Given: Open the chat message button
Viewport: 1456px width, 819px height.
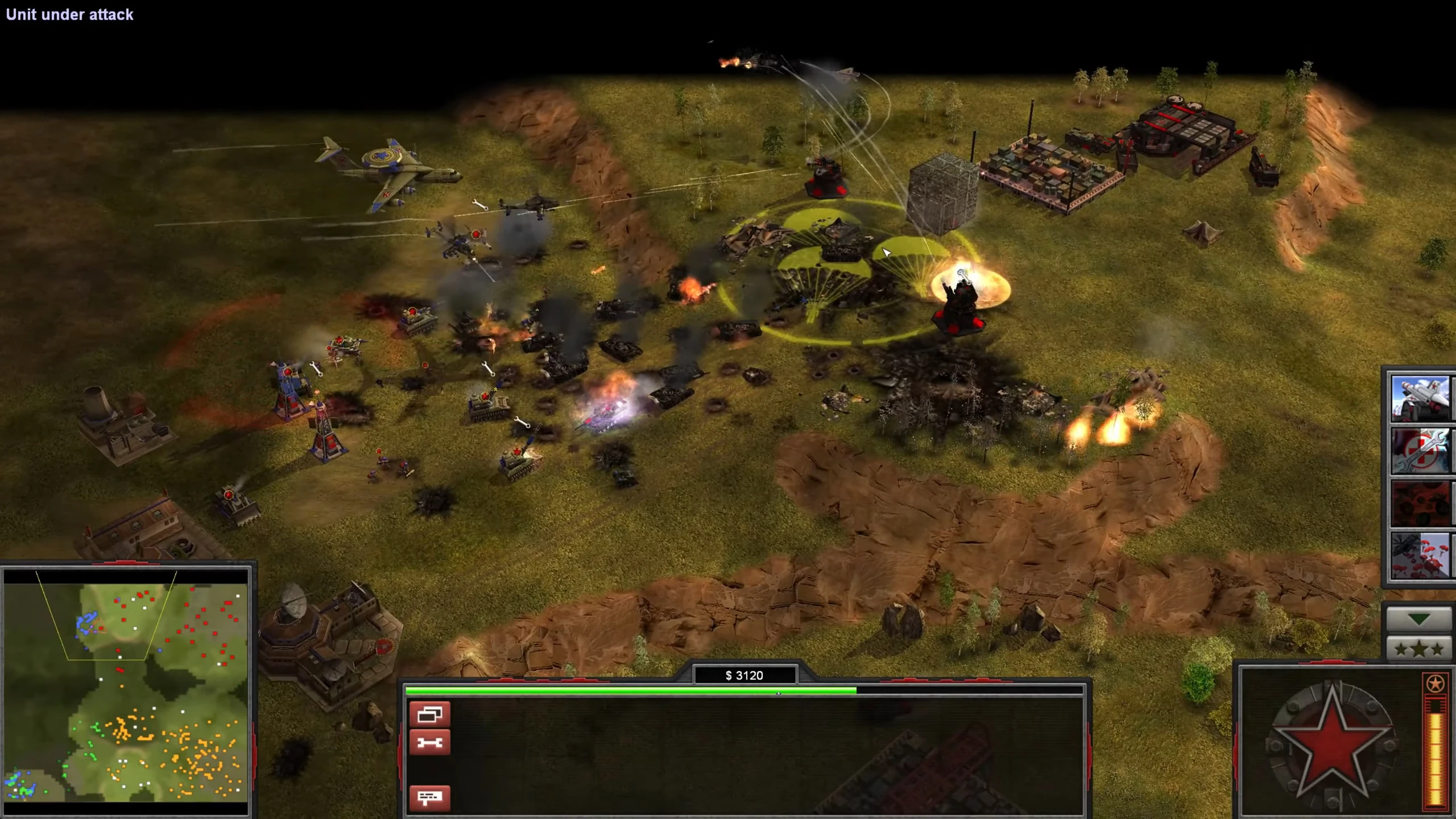Looking at the screenshot, I should [x=429, y=797].
